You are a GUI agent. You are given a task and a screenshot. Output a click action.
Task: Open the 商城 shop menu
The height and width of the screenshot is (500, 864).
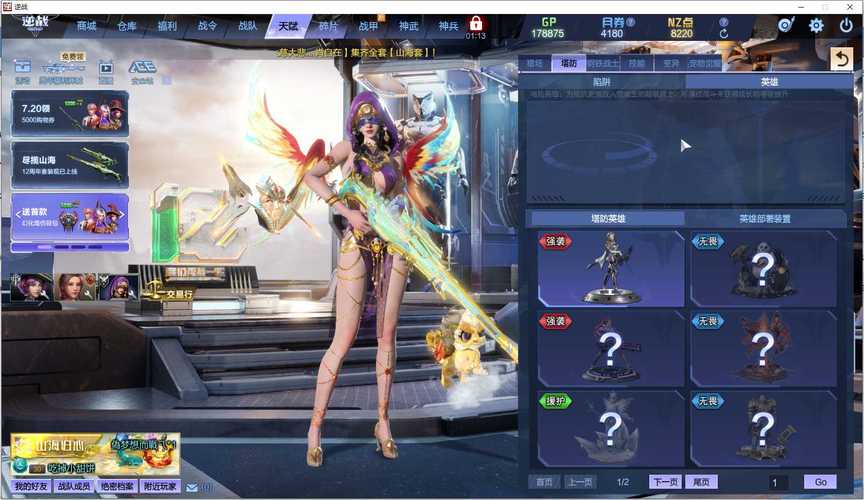pyautogui.click(x=87, y=25)
